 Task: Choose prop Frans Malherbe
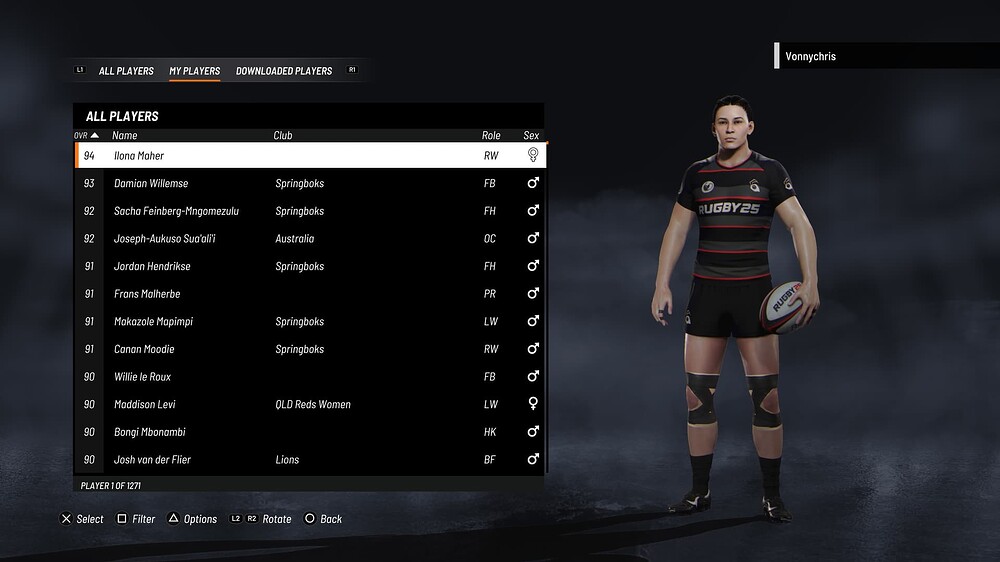tap(310, 294)
